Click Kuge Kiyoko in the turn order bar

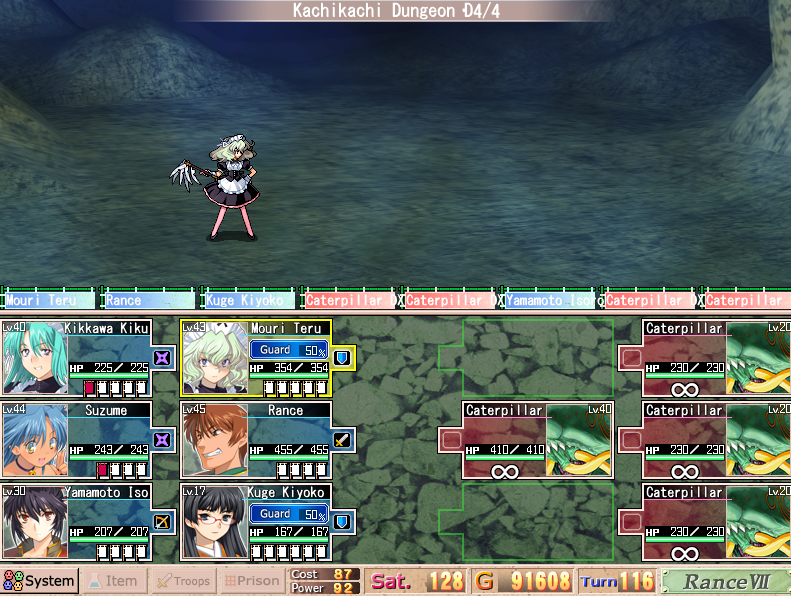tap(249, 299)
